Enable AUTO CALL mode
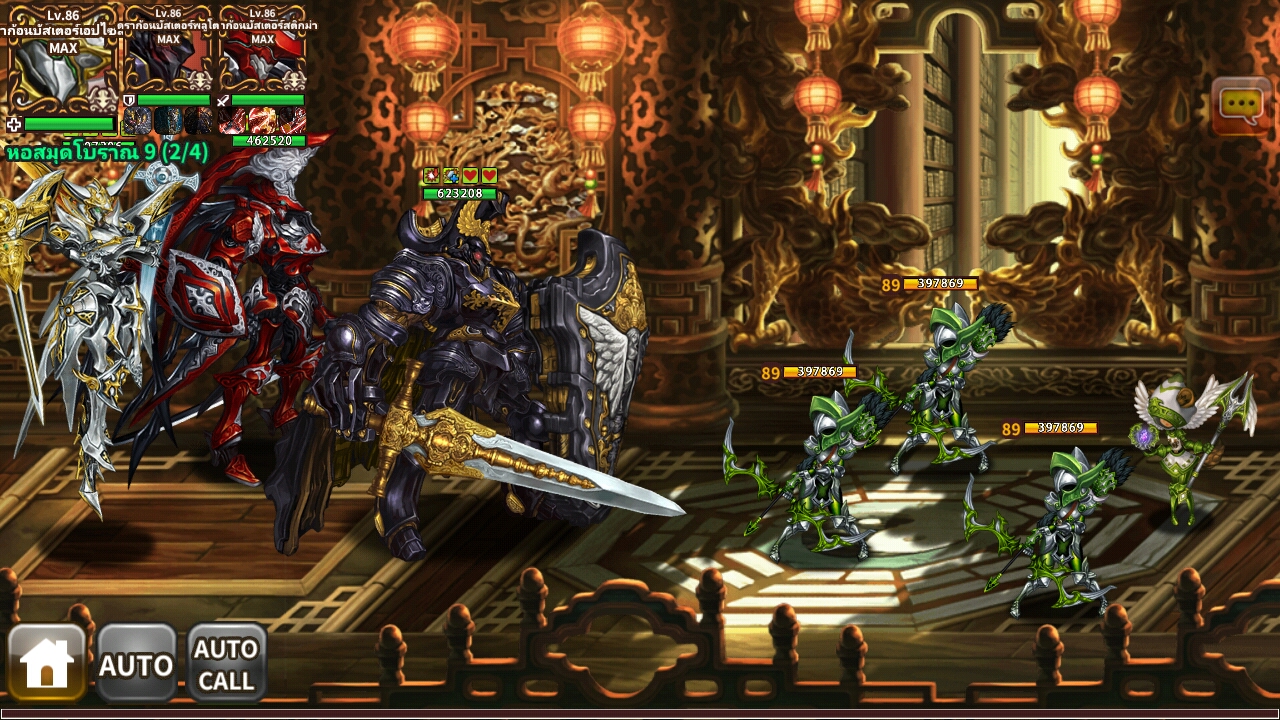The width and height of the screenshot is (1280, 720). pos(226,660)
